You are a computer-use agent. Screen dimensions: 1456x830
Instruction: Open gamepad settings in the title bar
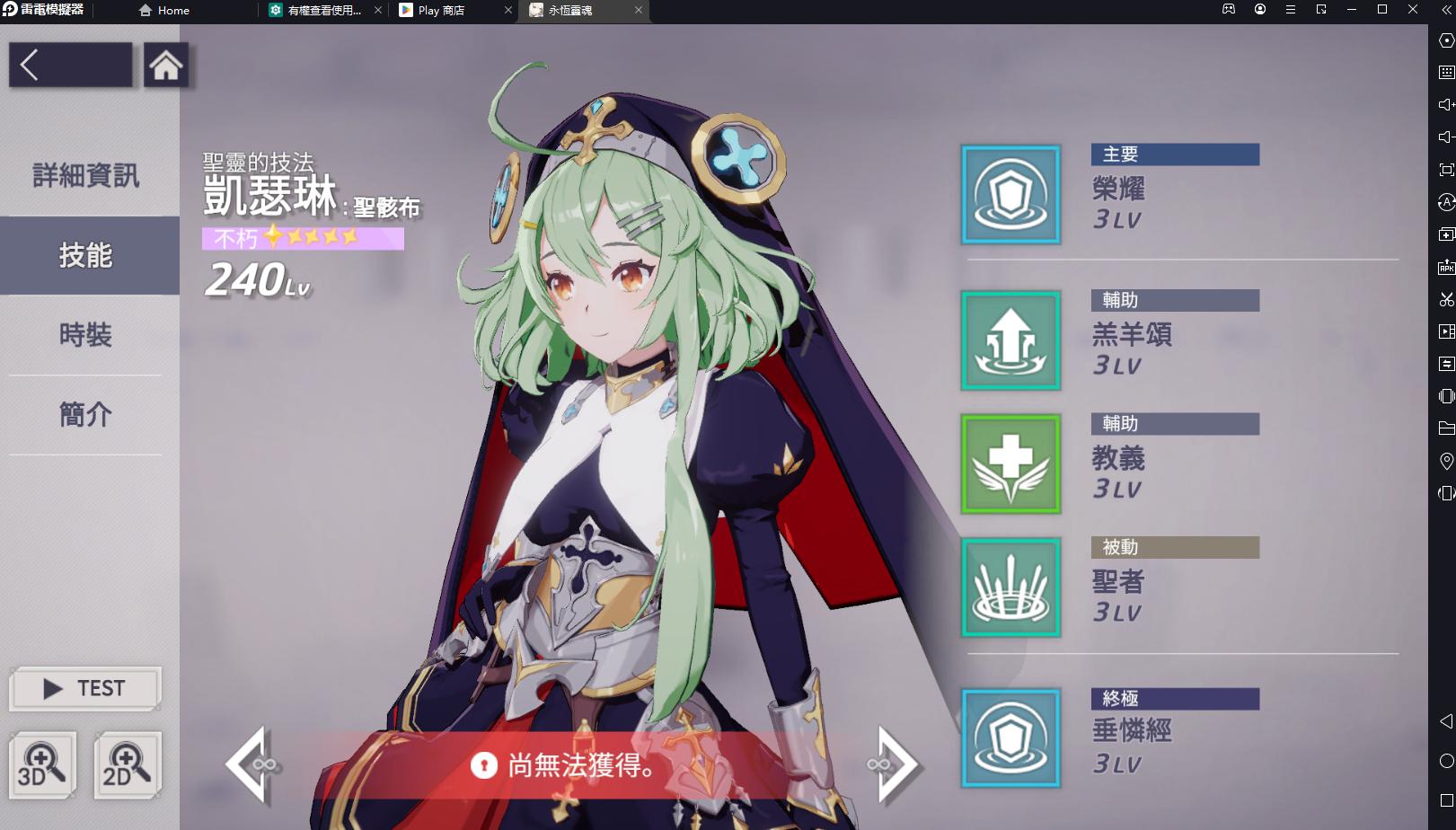pyautogui.click(x=1227, y=10)
